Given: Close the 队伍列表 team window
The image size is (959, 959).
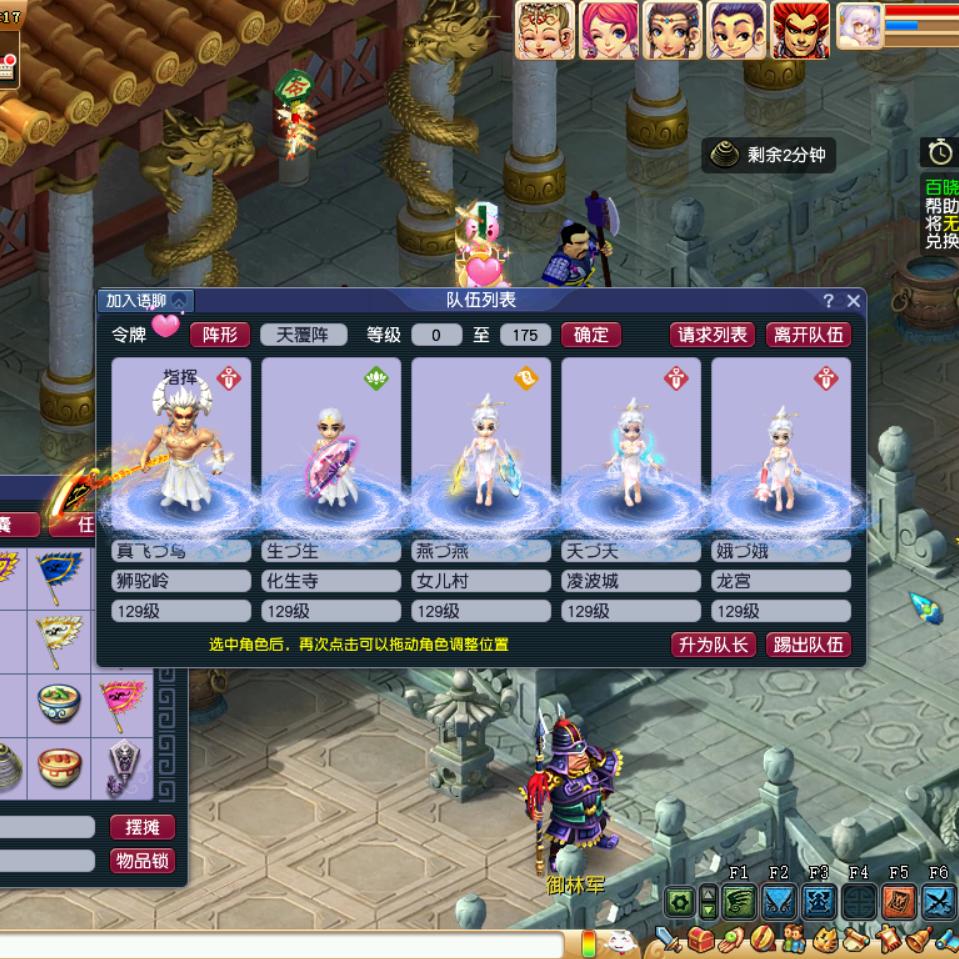Looking at the screenshot, I should pos(853,301).
